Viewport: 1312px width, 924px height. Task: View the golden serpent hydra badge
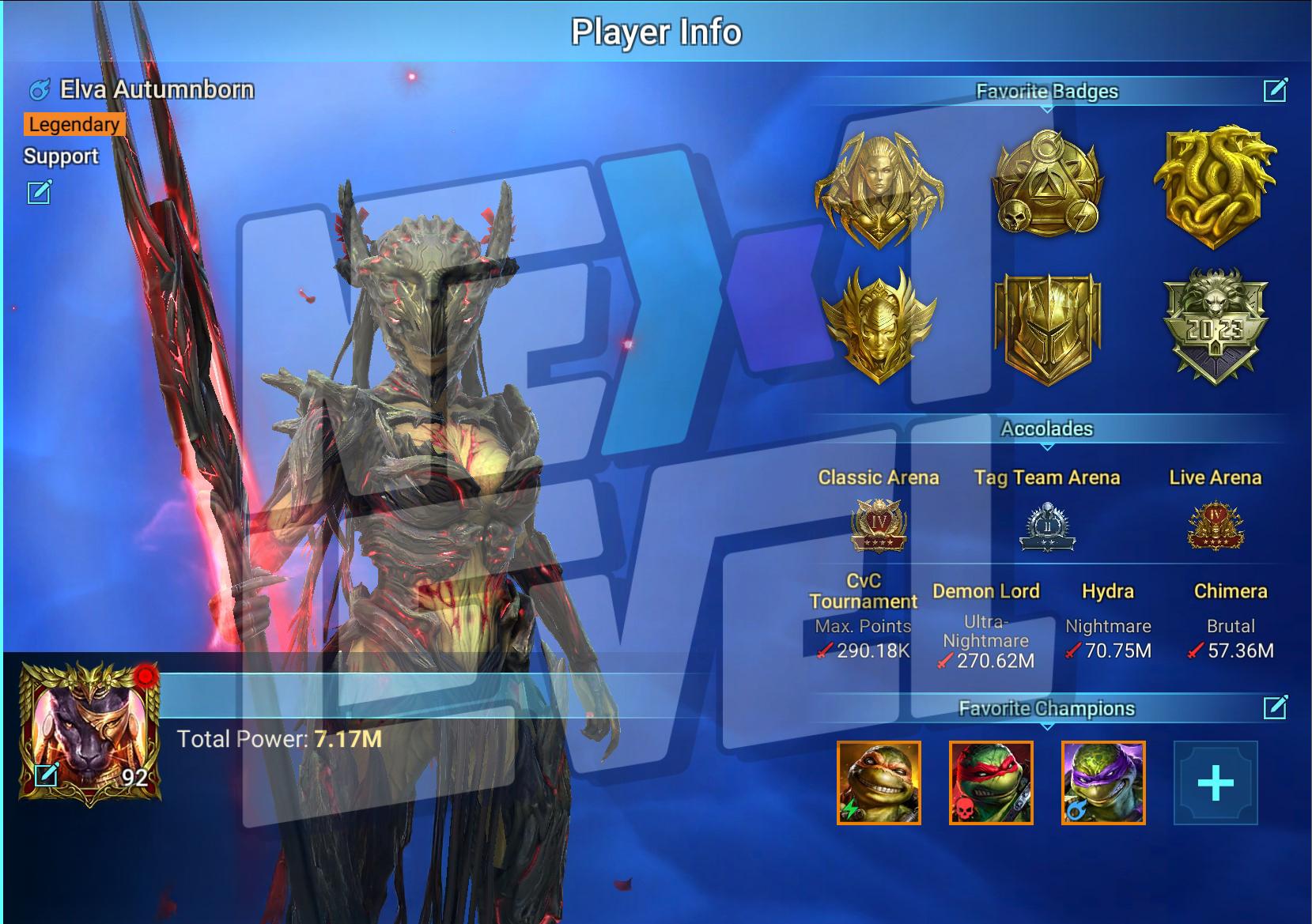point(1215,186)
